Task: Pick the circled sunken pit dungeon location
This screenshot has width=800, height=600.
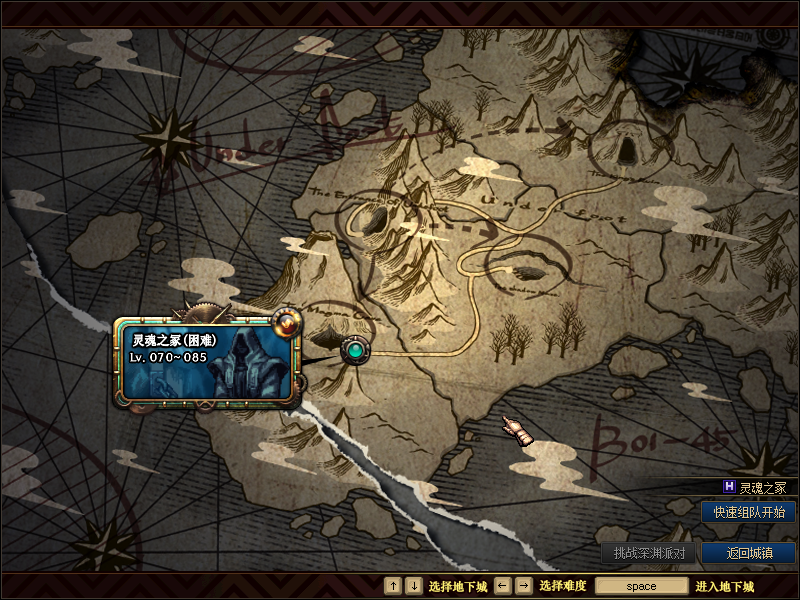Action: point(528,267)
